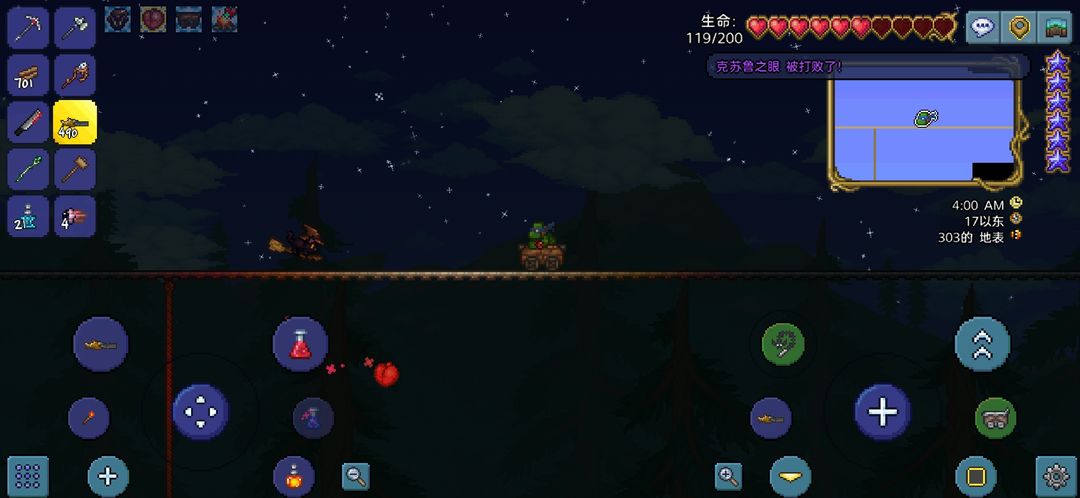Use the red healing potion quick button

click(x=300, y=345)
